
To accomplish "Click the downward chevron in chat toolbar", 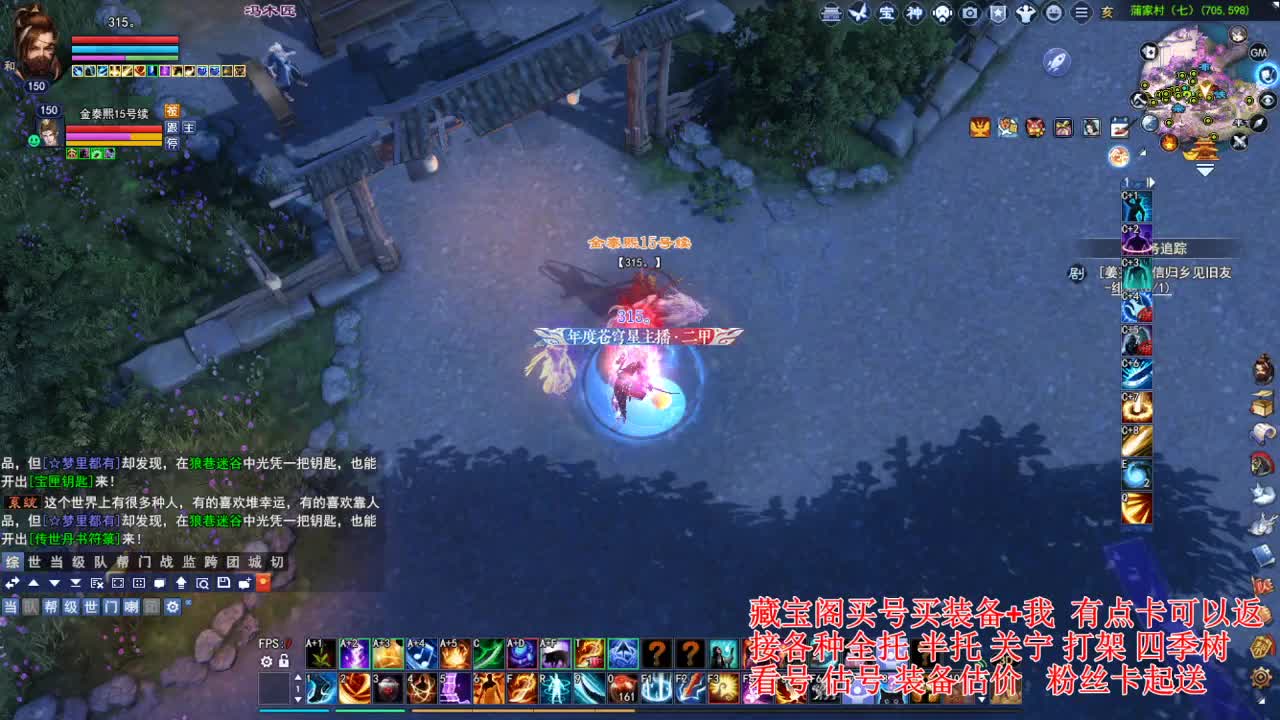I will click(55, 582).
